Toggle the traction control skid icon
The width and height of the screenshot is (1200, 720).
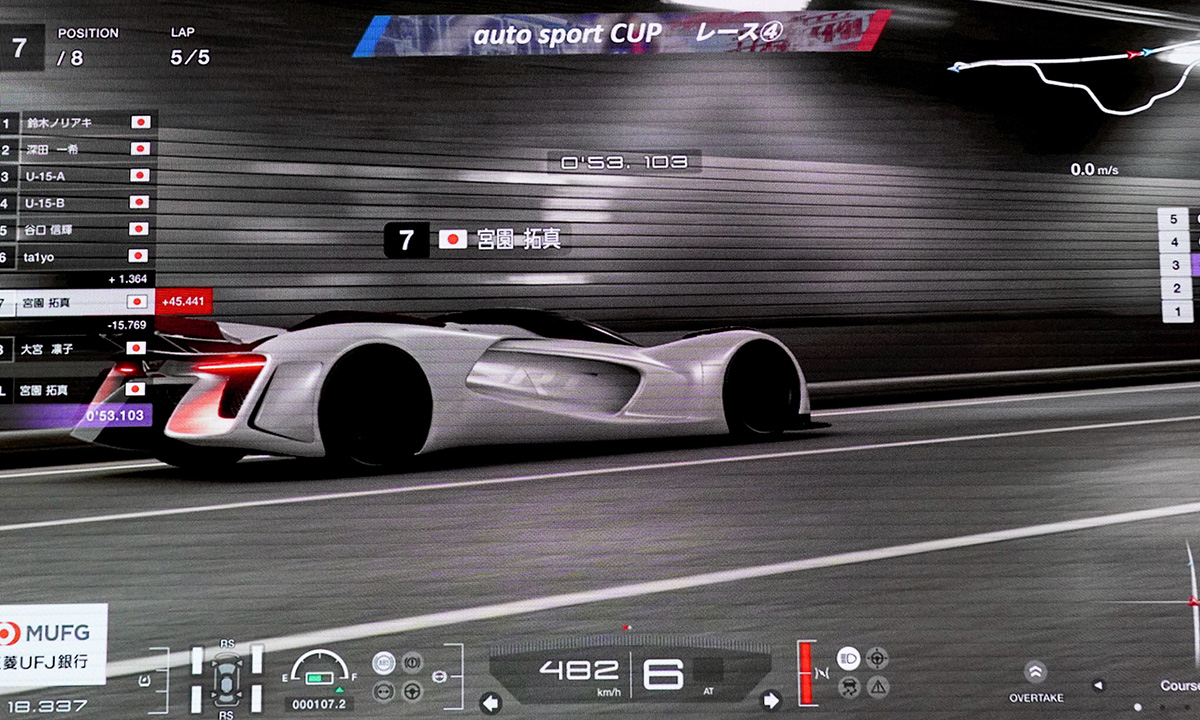click(x=848, y=686)
